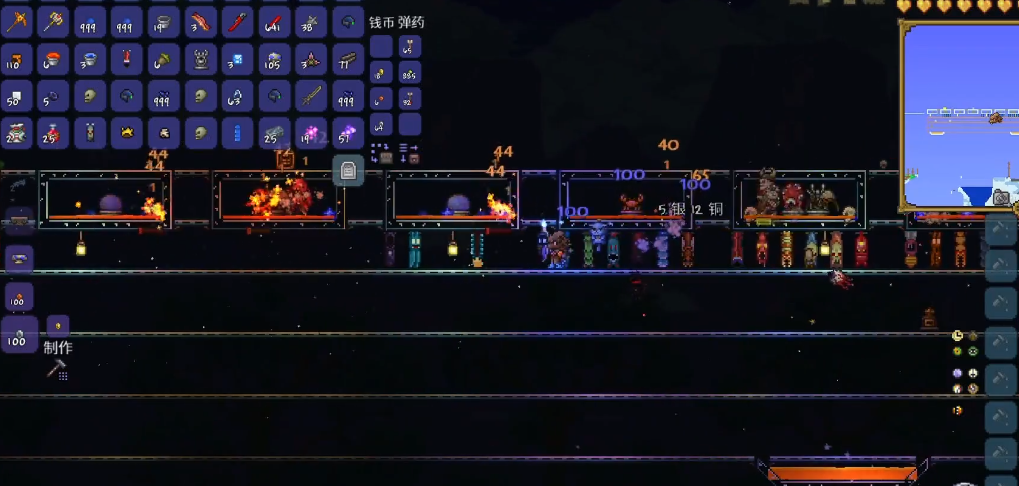
Task: Open the trash can slot
Action: pyautogui.click(x=347, y=170)
